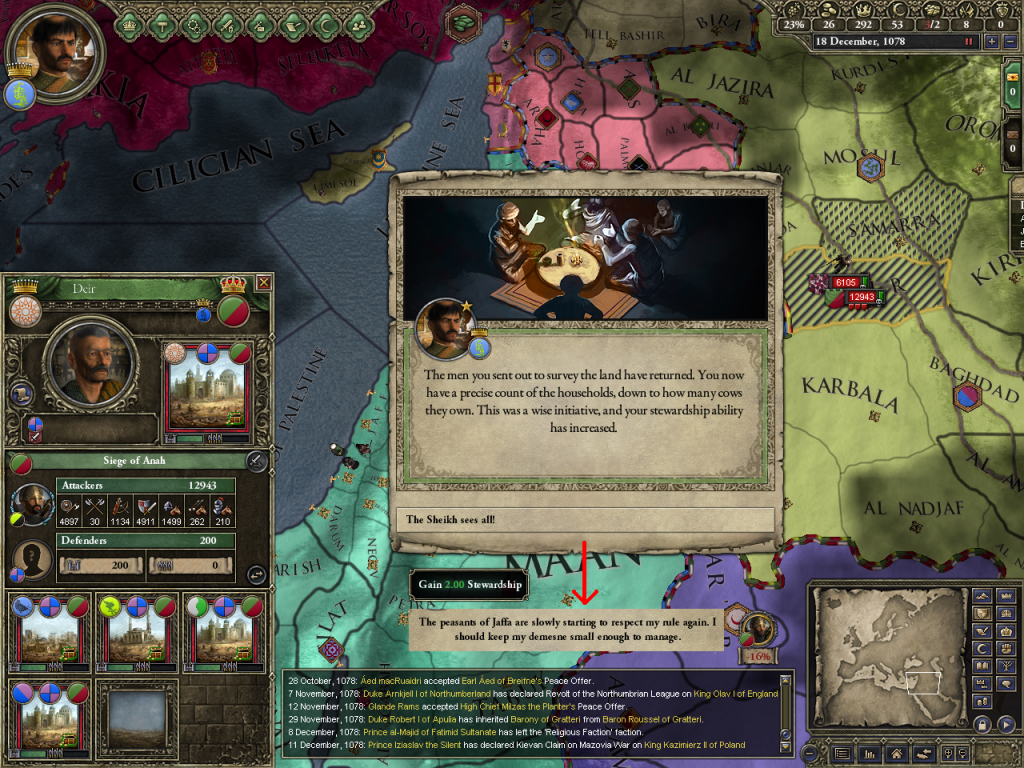
Task: Toggle pause on the date bar
Action: [x=968, y=42]
